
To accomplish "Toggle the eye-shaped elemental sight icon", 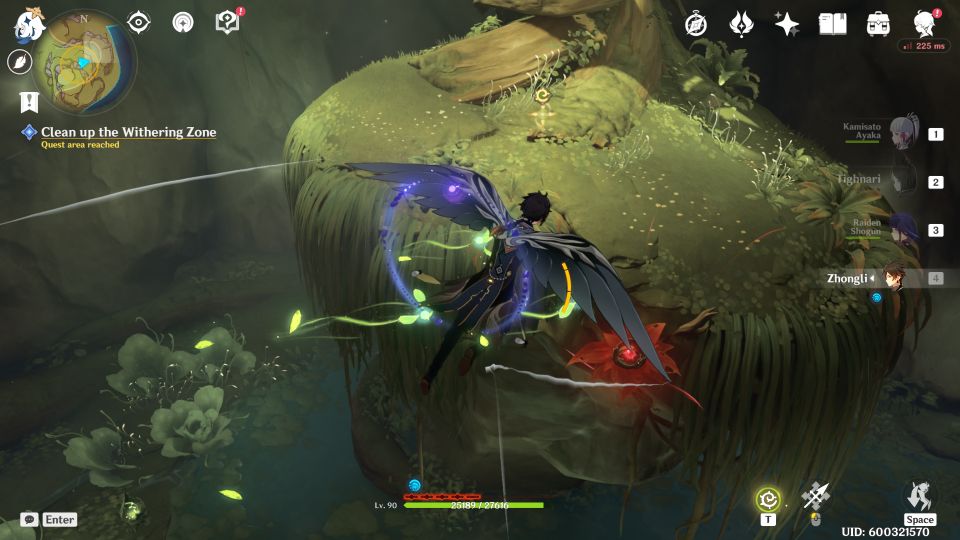I will pos(139,22).
